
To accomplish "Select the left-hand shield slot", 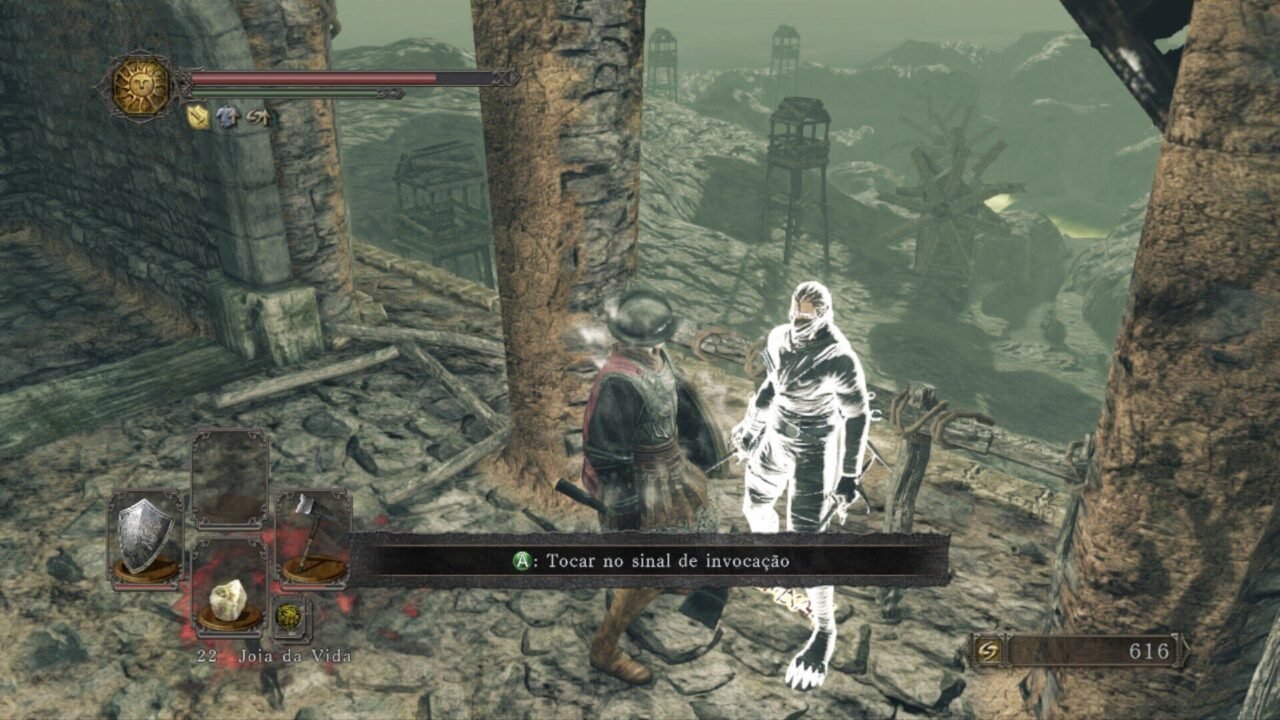I will click(146, 538).
